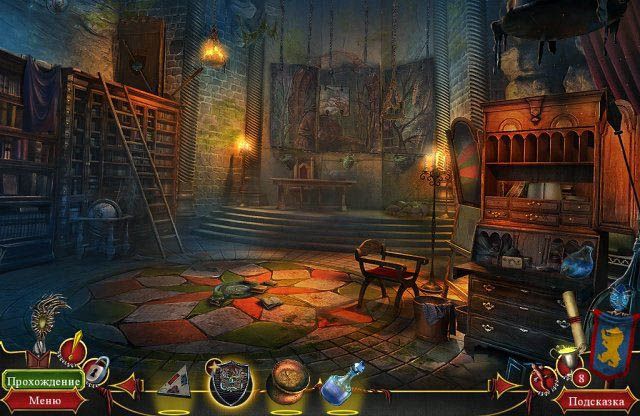
Task: Select the triangular paper piece in inventory
Action: 175,379
